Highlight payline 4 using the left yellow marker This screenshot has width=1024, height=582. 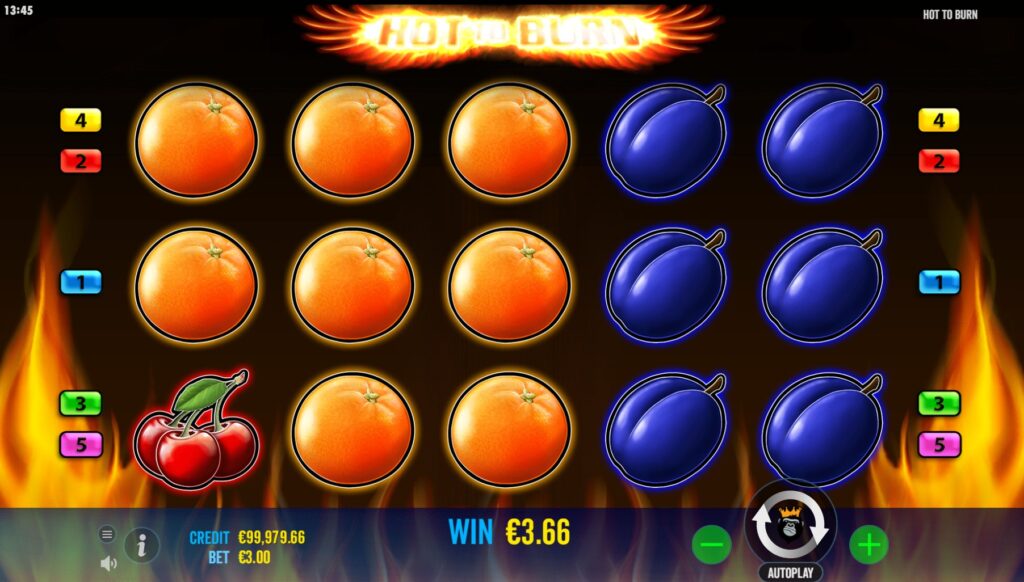(x=81, y=121)
